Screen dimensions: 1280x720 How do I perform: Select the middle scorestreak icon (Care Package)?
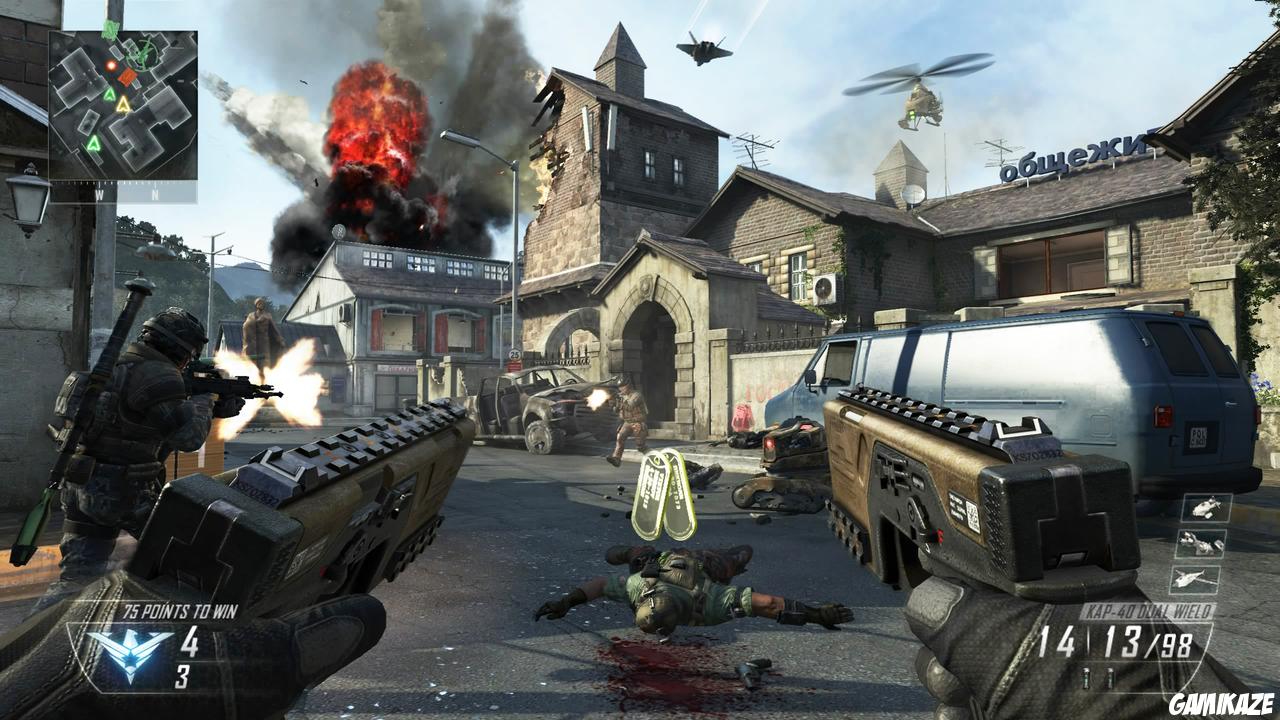pyautogui.click(x=1201, y=545)
